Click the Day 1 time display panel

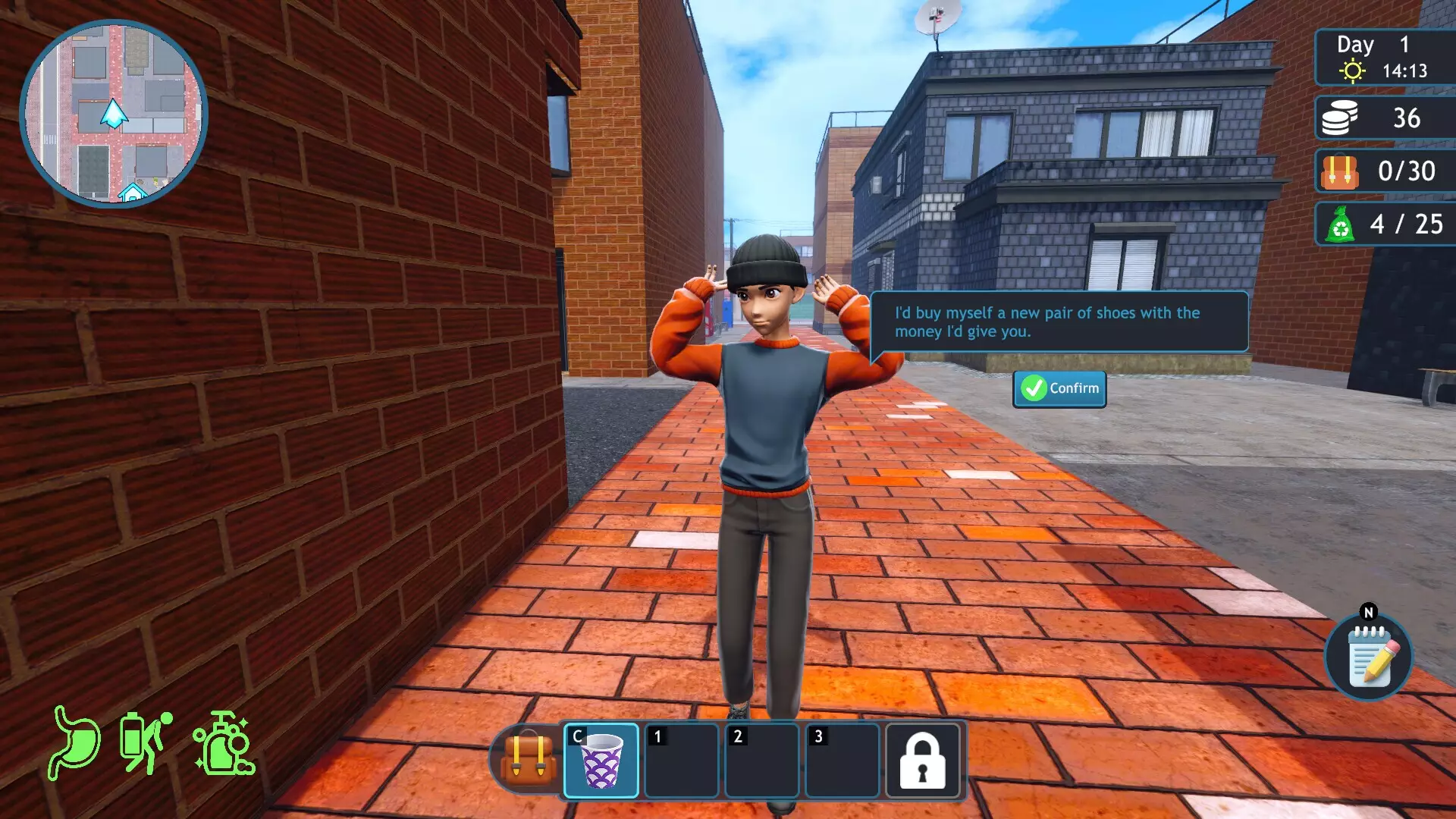1384,57
